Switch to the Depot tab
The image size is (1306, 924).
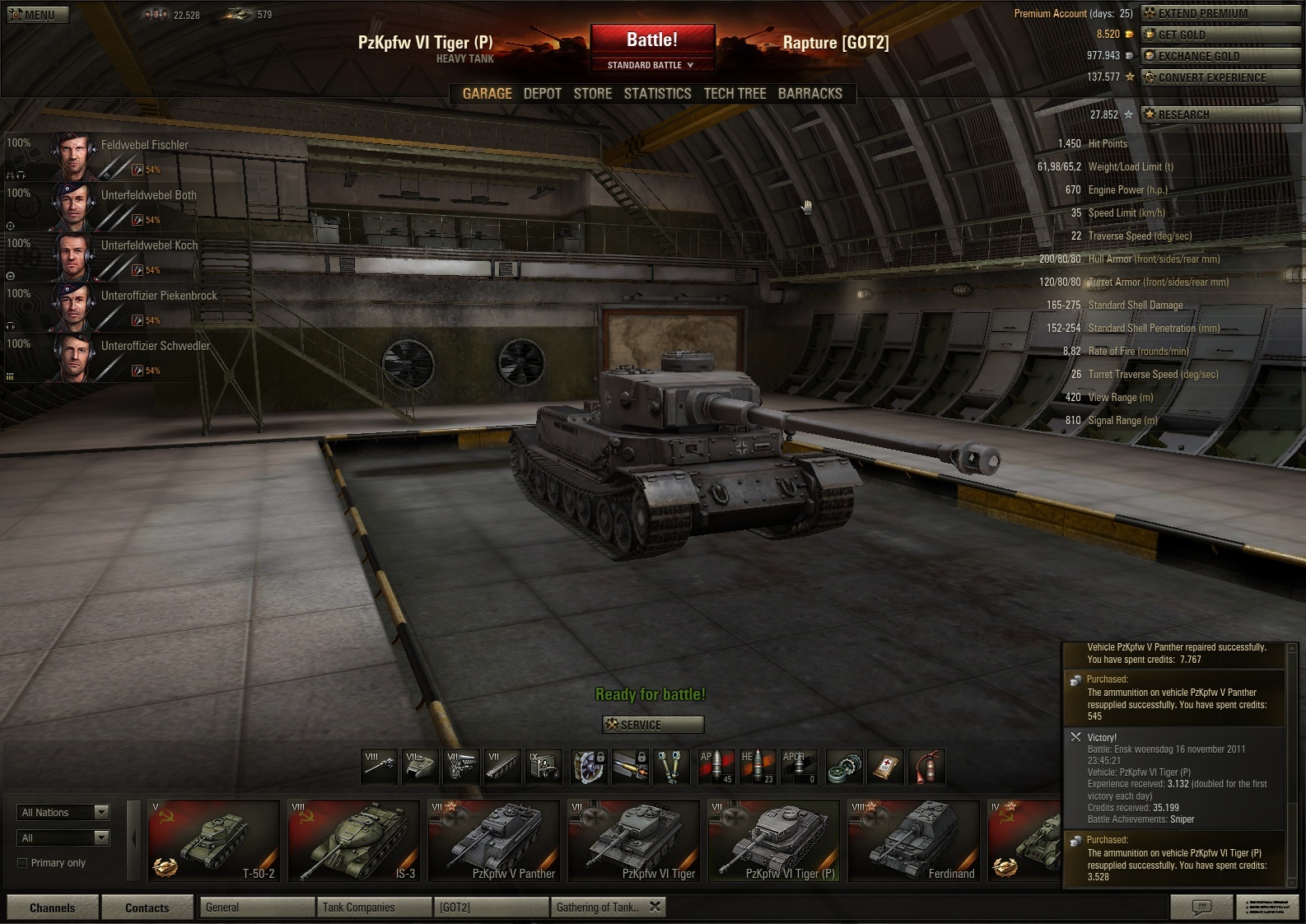point(542,94)
